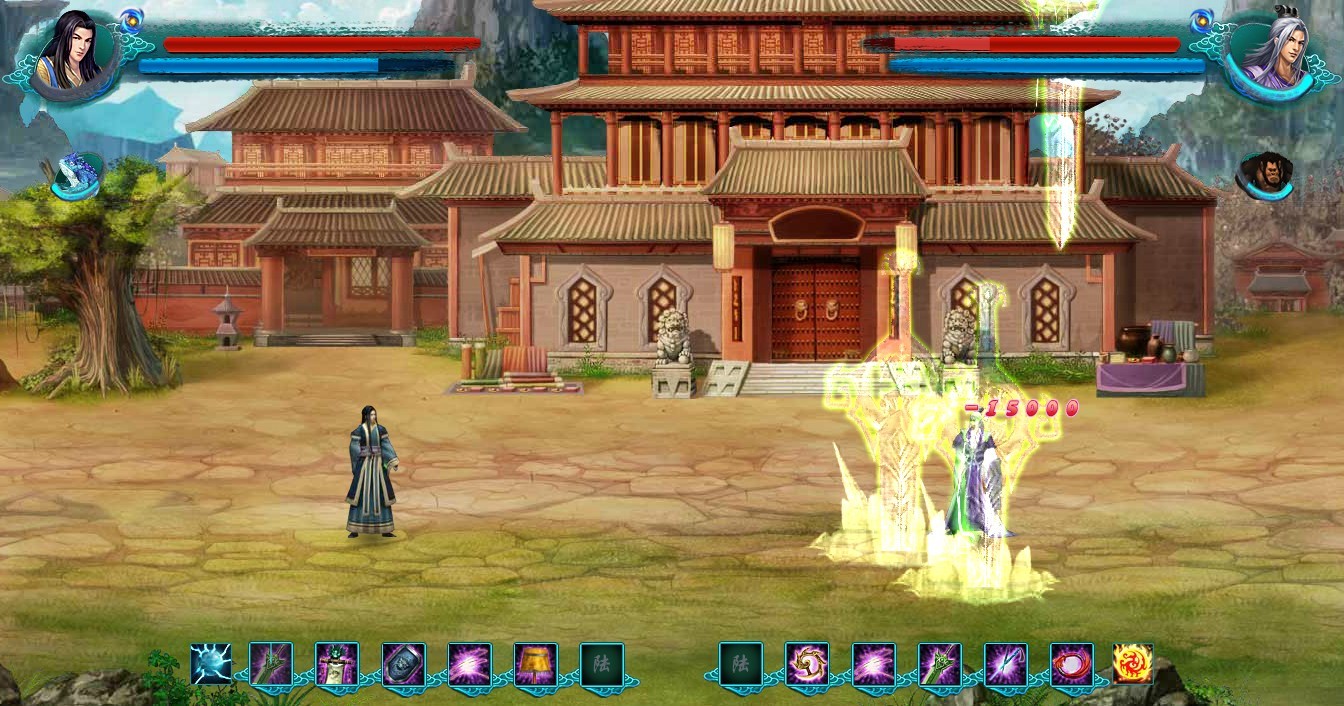Select the red ring skill icon
This screenshot has height=706, width=1344.
1071,664
